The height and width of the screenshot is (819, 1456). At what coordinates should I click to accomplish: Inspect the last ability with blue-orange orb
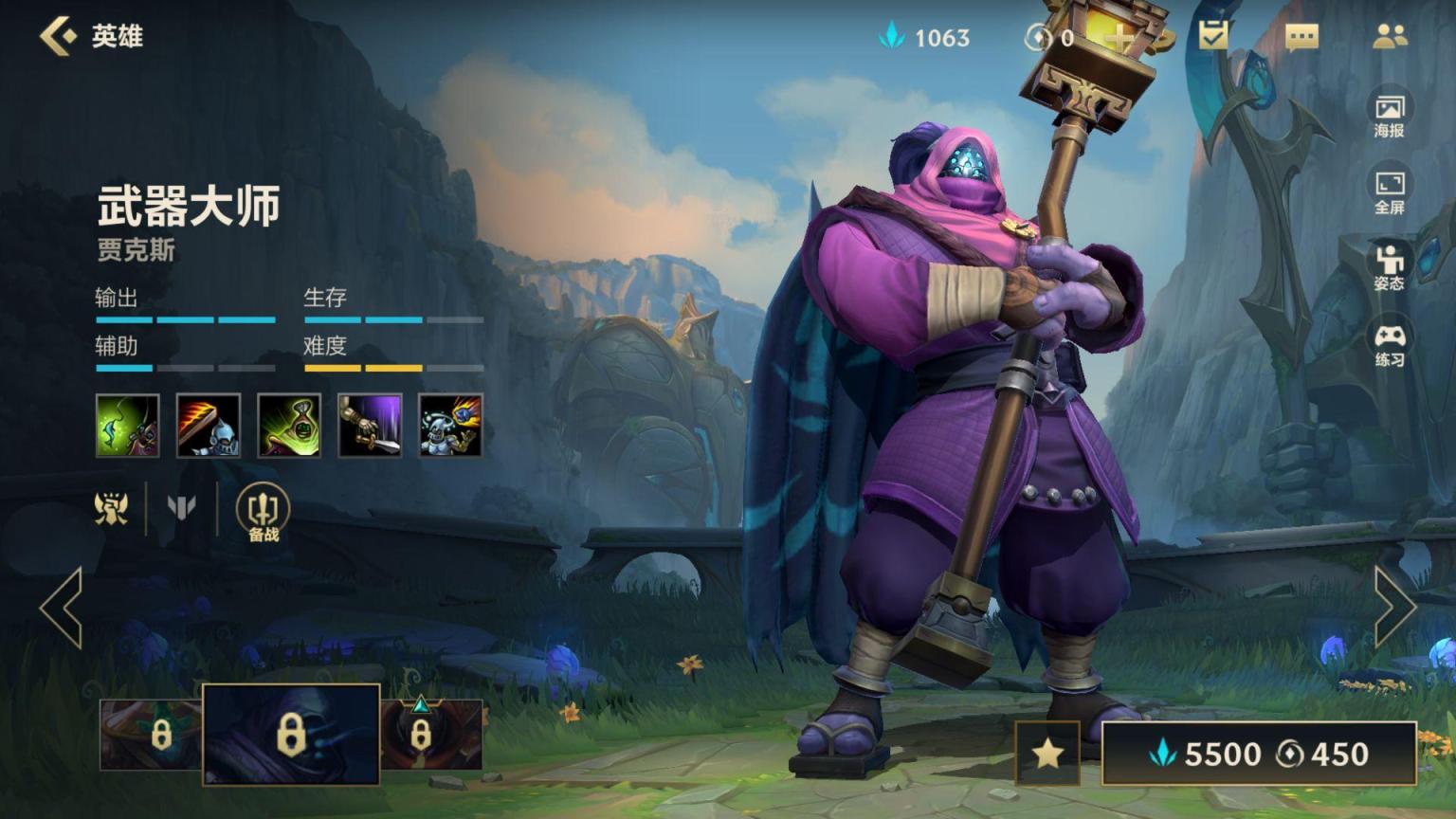tap(450, 426)
